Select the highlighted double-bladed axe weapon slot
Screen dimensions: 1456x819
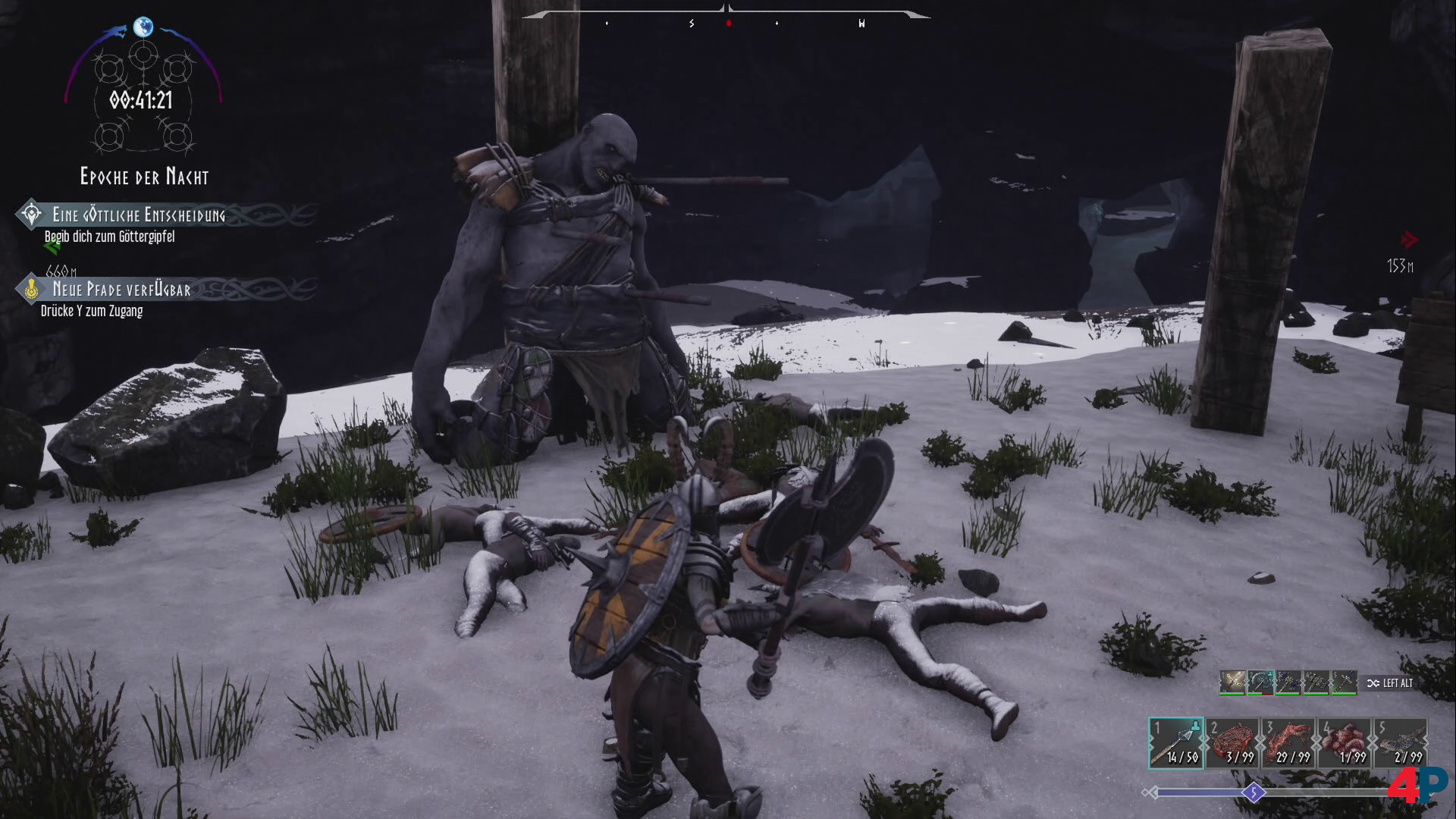point(1260,682)
